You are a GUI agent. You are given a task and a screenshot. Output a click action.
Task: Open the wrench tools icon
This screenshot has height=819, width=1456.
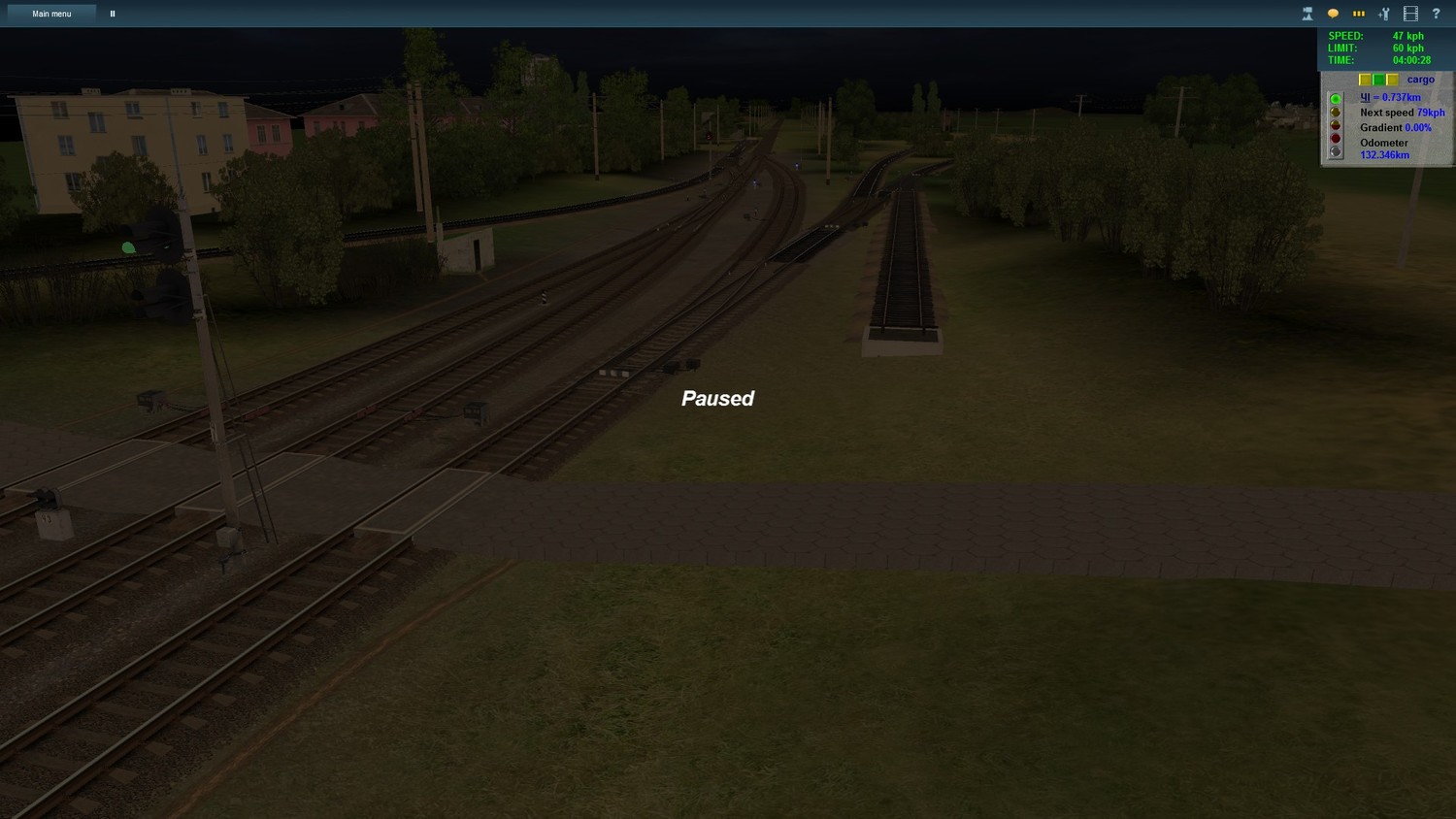click(x=1384, y=14)
